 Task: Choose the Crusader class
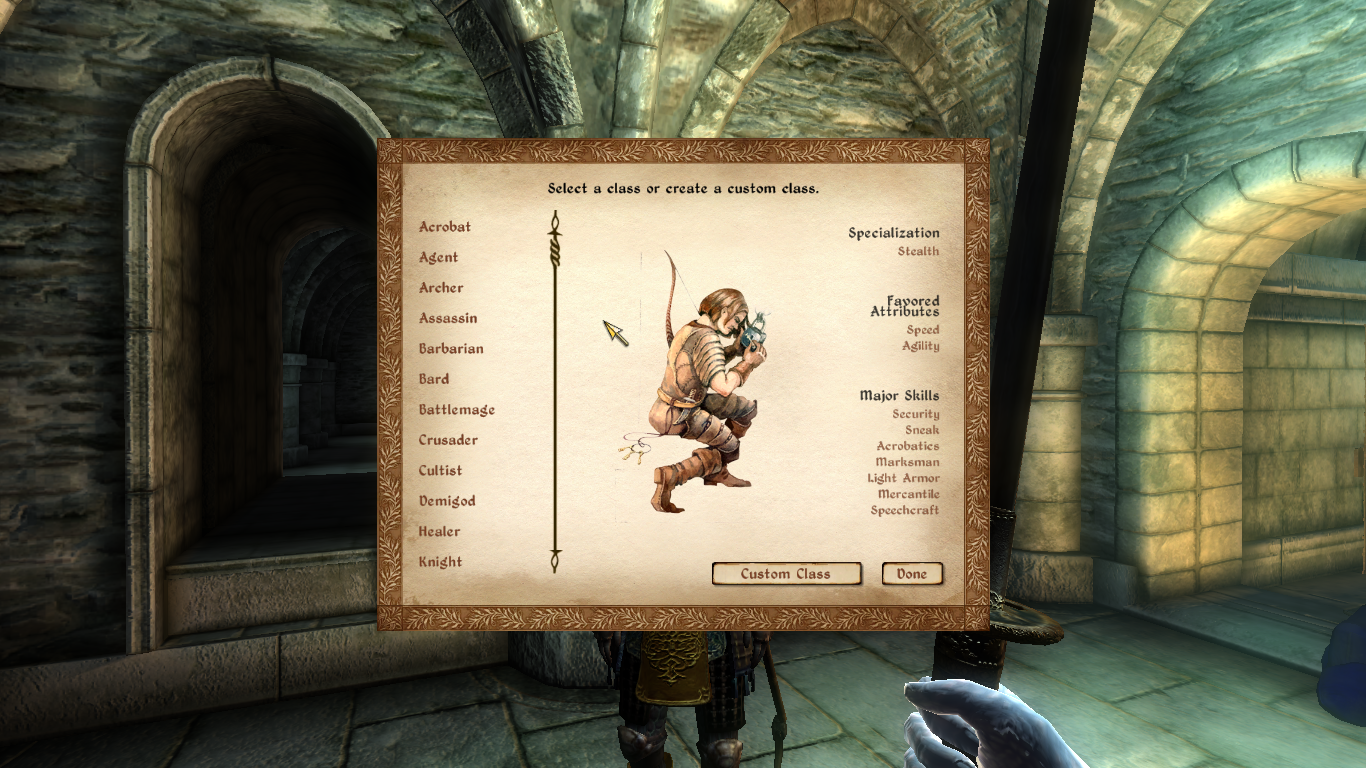[x=448, y=440]
